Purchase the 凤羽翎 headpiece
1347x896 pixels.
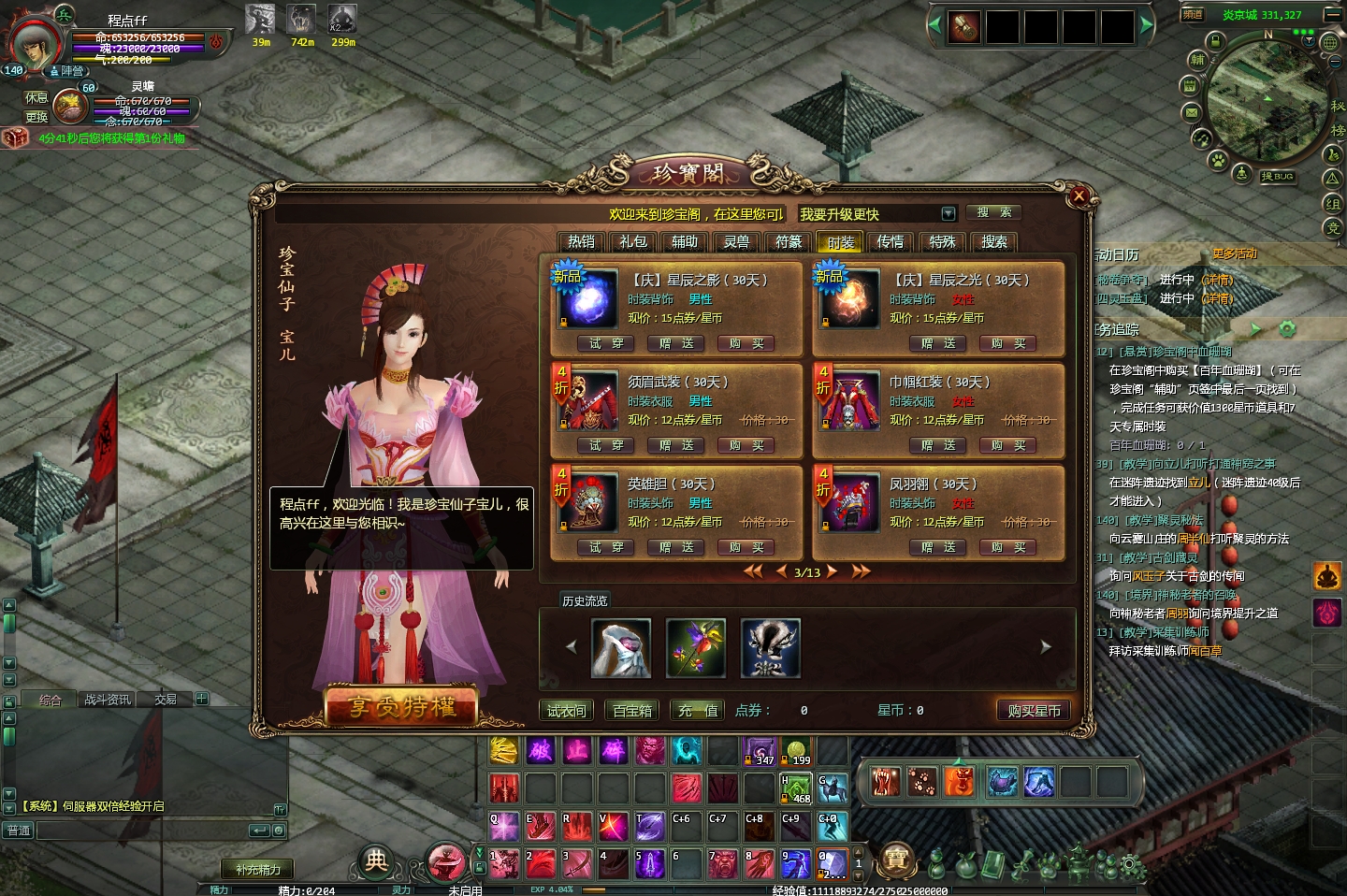pyautogui.click(x=1008, y=547)
